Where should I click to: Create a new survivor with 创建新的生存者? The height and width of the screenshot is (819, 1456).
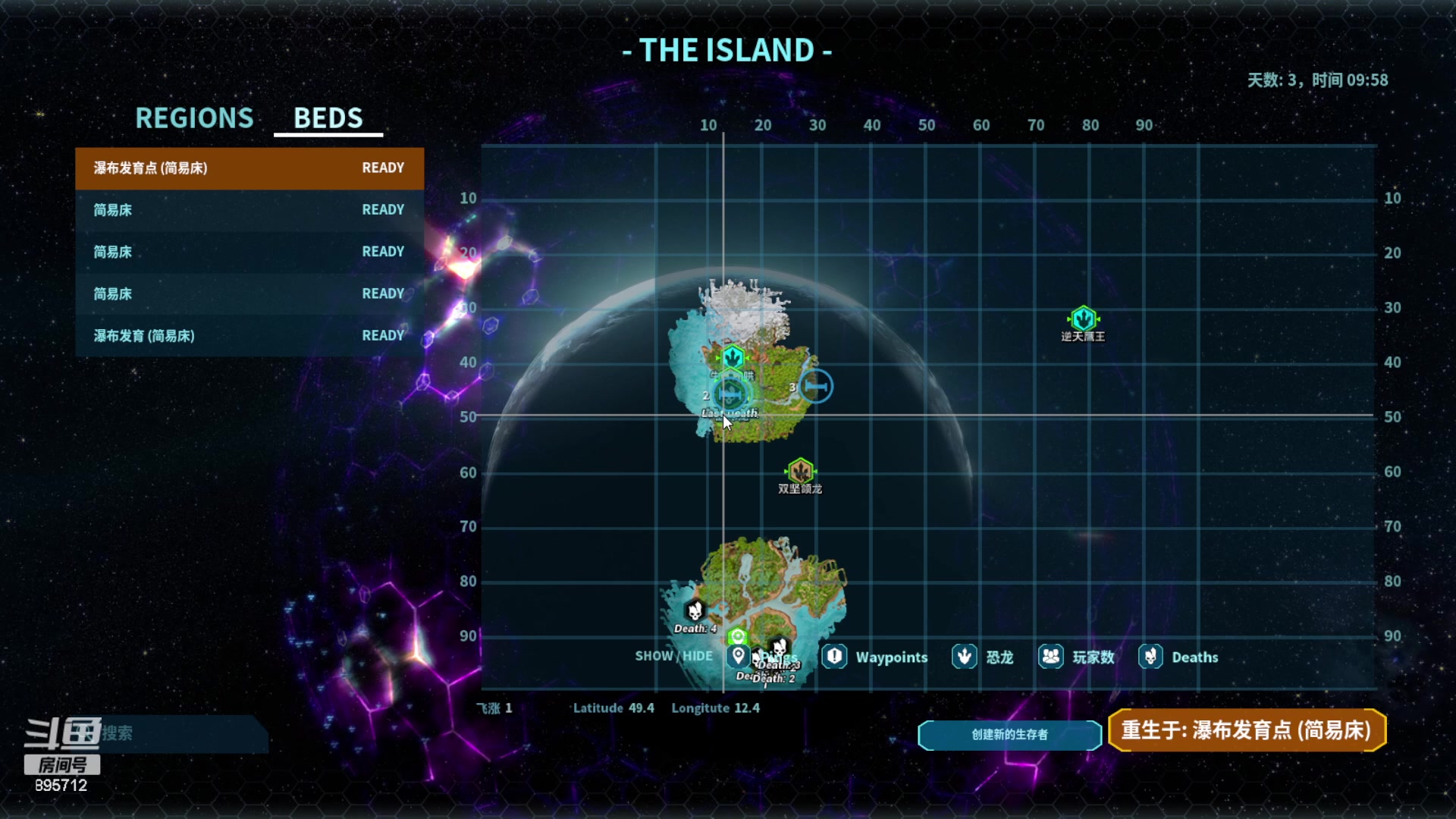coord(1009,734)
